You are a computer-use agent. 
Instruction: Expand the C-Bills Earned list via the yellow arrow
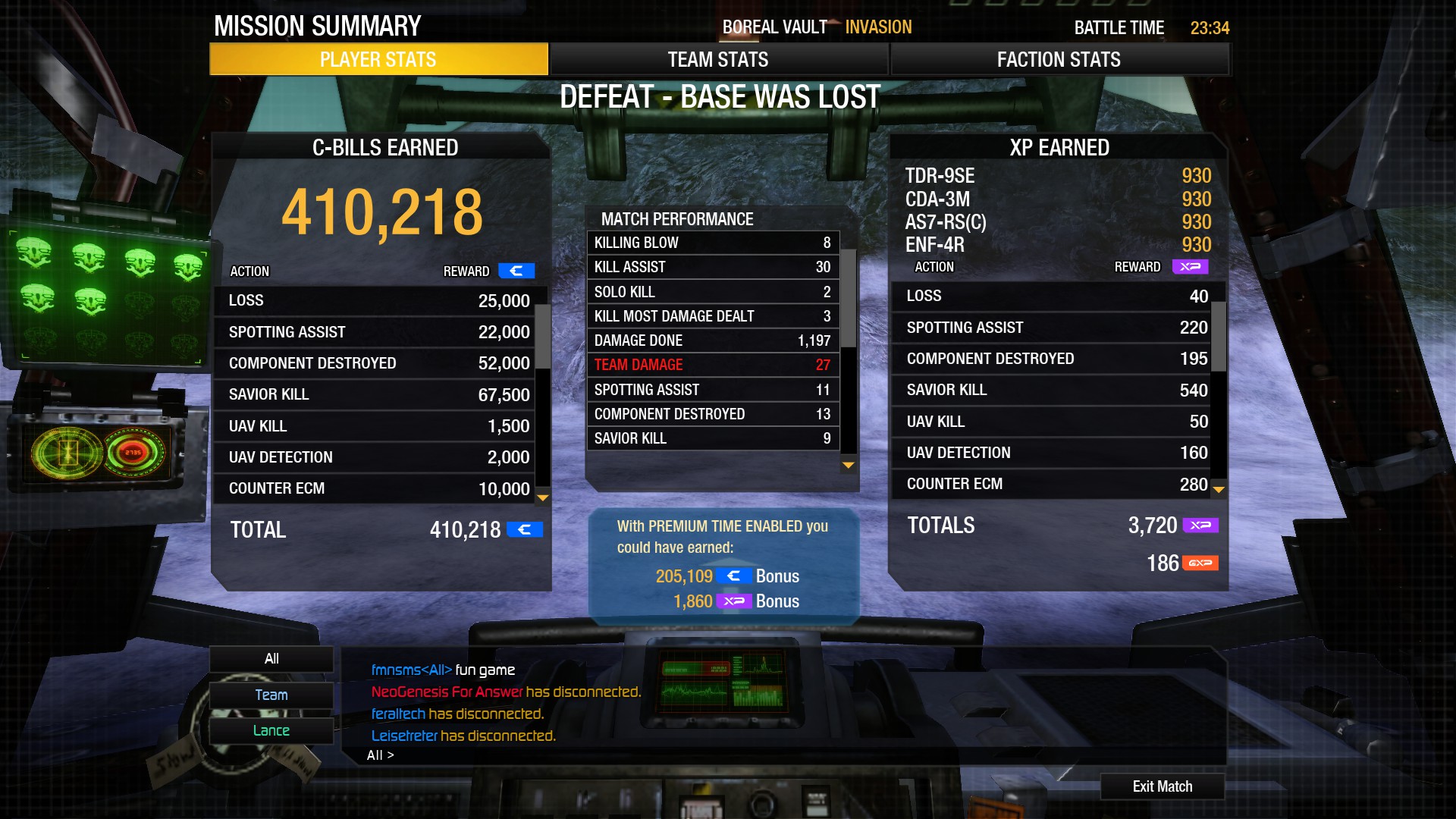pos(541,499)
